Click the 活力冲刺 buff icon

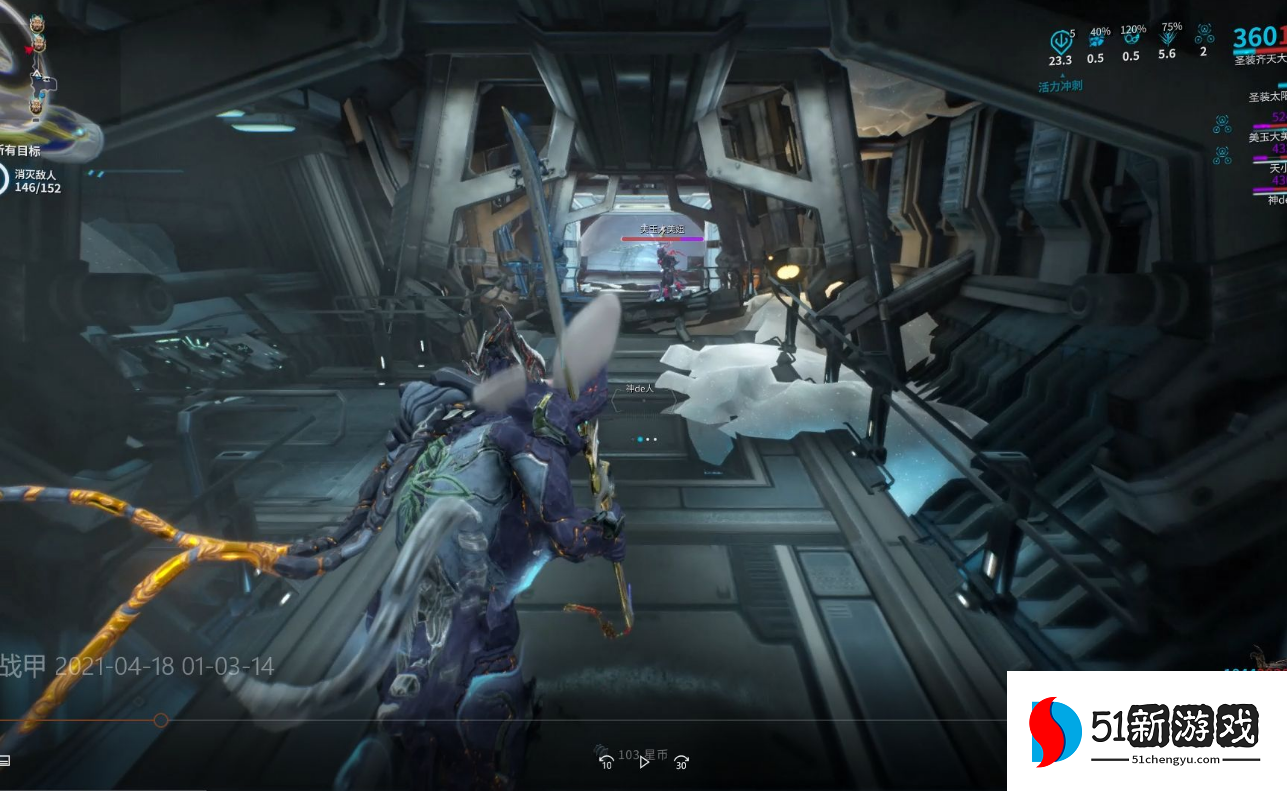pos(1061,44)
